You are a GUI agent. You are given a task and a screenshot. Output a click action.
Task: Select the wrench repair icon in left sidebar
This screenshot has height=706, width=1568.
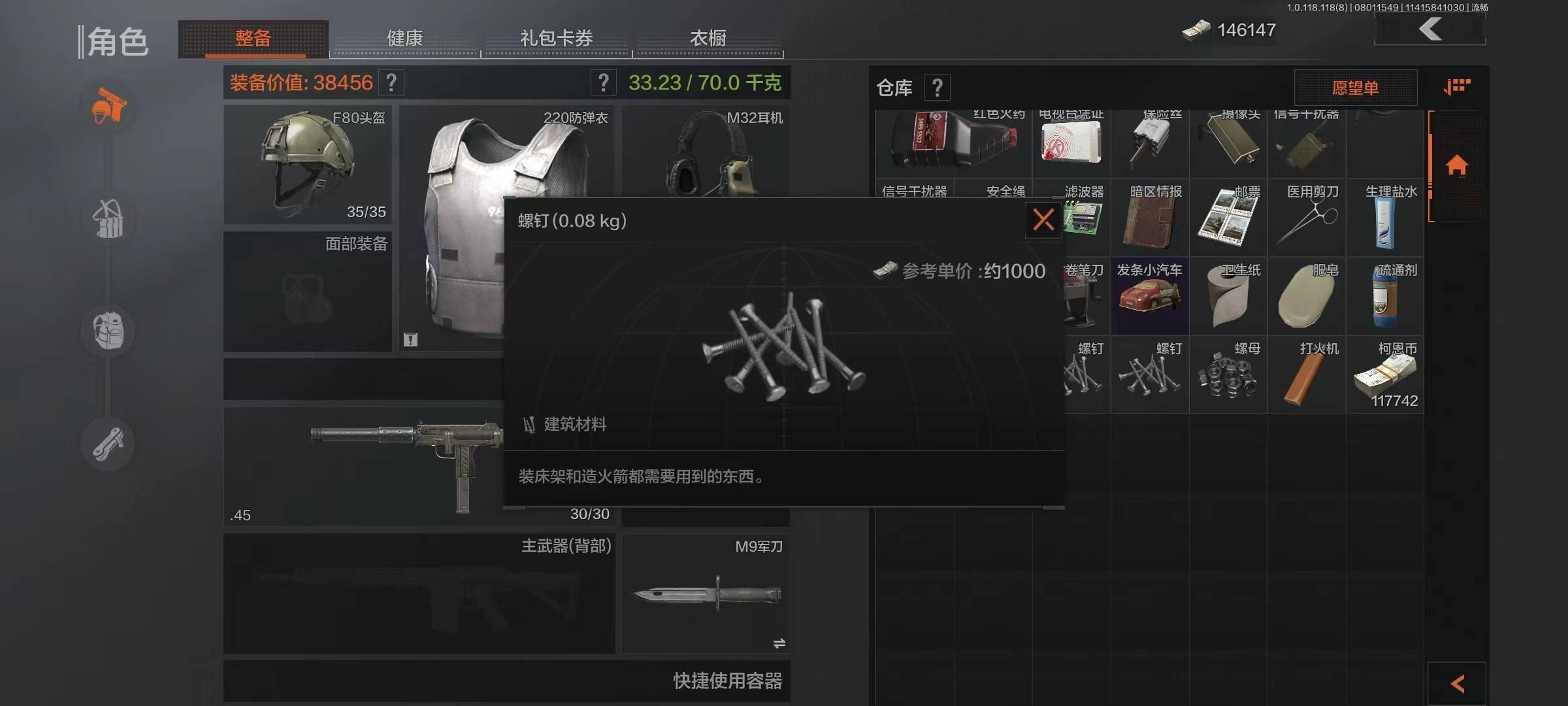tap(108, 443)
